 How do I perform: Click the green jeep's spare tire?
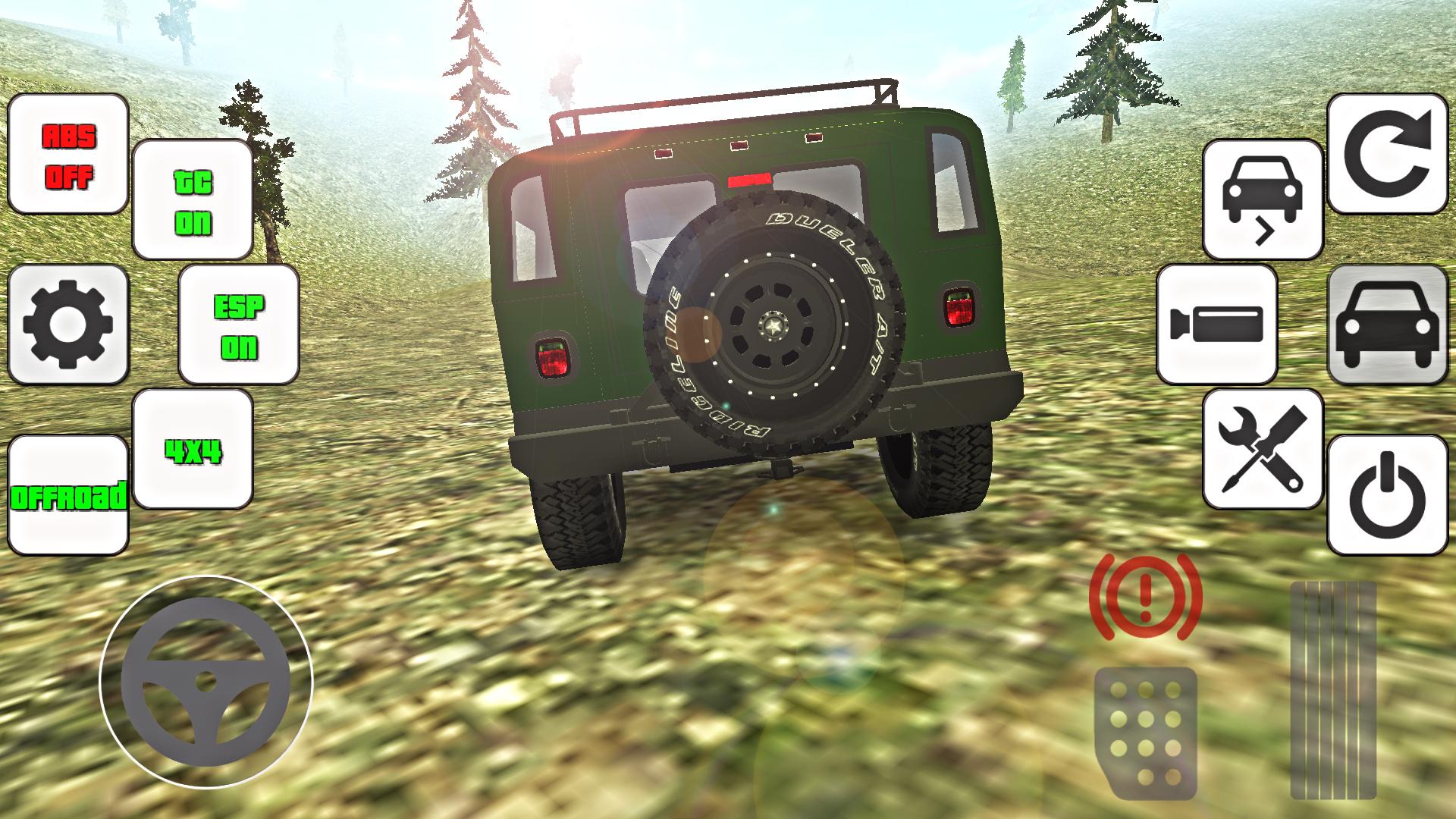tap(773, 326)
